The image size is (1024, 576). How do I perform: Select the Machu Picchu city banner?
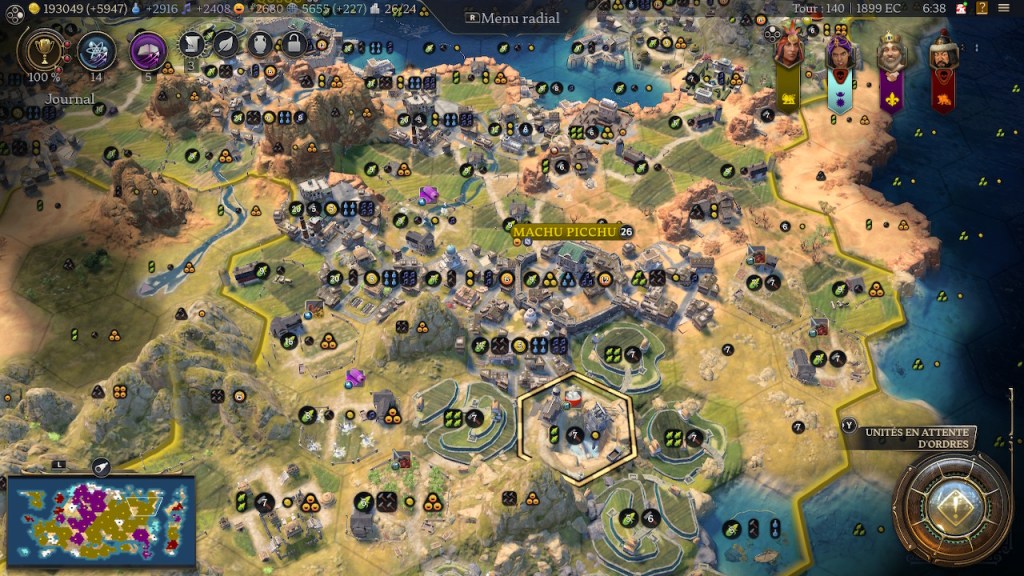[x=567, y=232]
